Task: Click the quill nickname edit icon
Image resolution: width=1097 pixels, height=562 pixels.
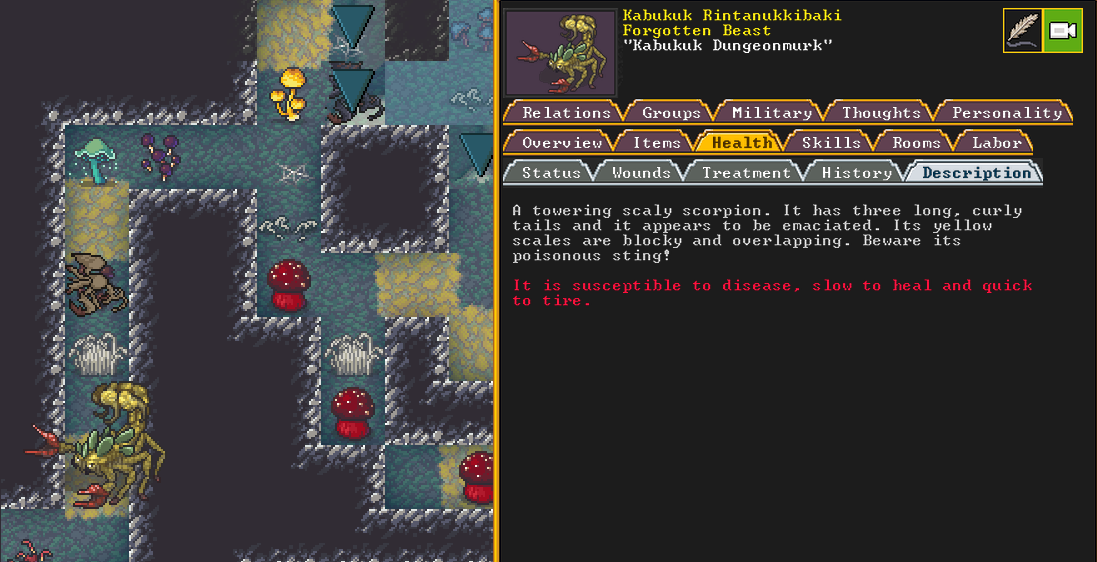Action: click(x=1022, y=30)
